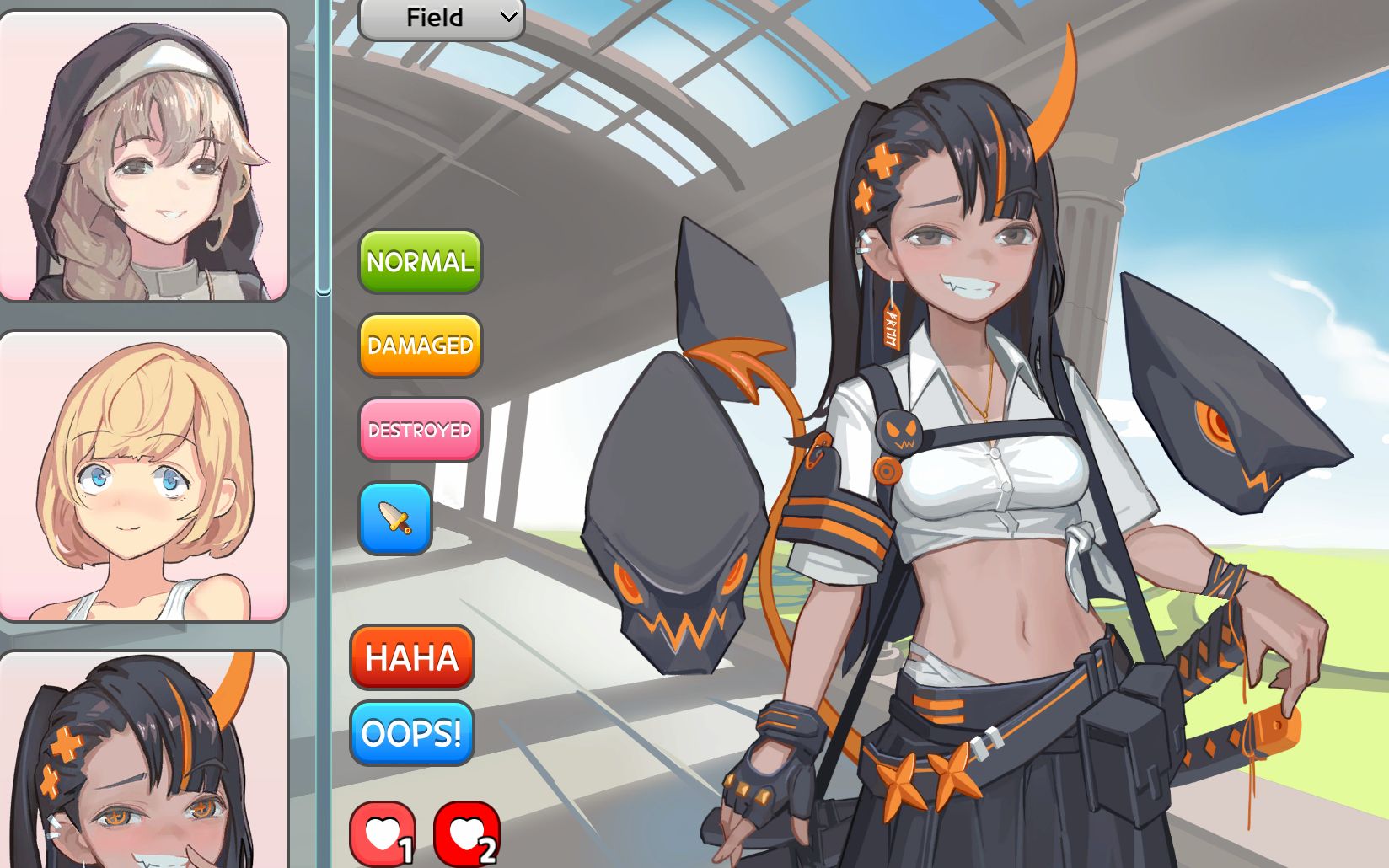
Task: Pick the blonde short-haired girl portrait
Action: [143, 476]
